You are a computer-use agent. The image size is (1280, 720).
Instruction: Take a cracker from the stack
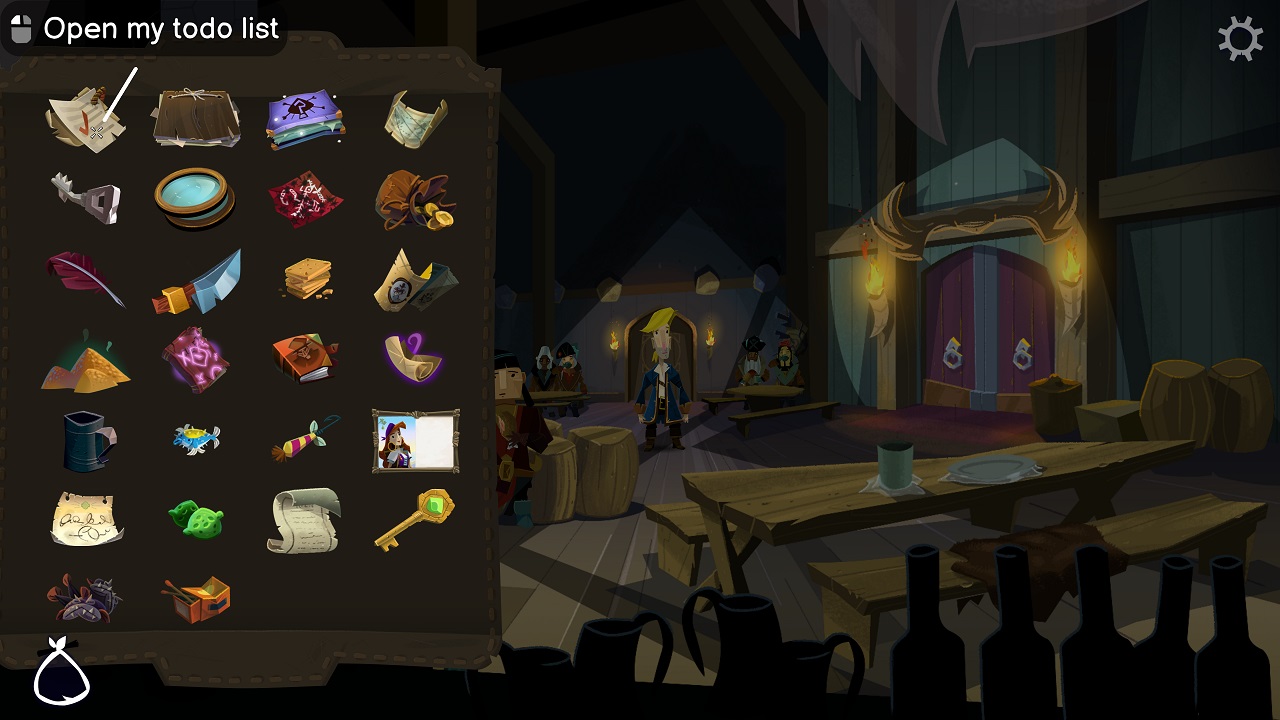pyautogui.click(x=306, y=278)
